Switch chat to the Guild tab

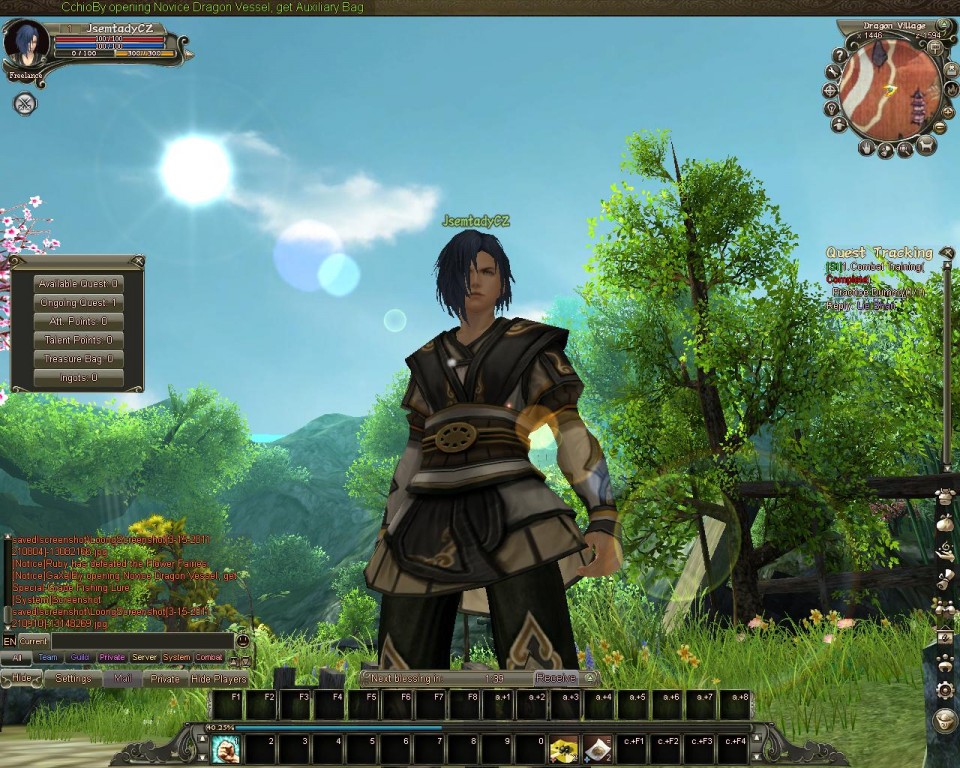click(x=79, y=658)
